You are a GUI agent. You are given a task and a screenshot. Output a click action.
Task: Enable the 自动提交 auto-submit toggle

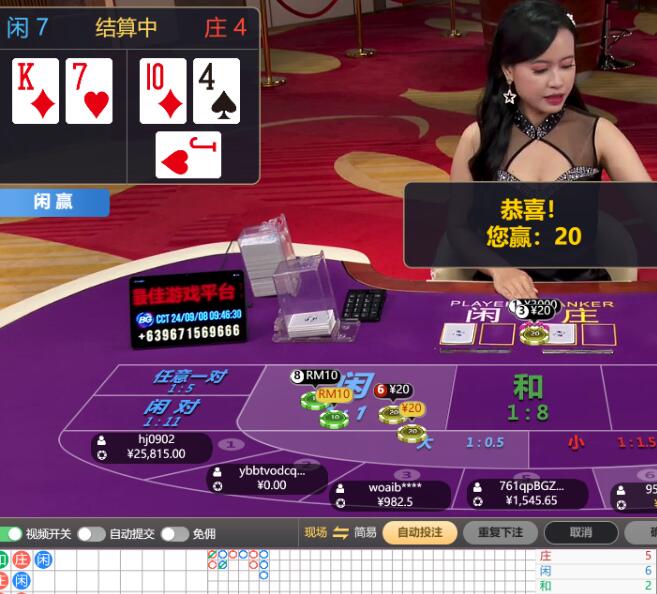point(90,534)
